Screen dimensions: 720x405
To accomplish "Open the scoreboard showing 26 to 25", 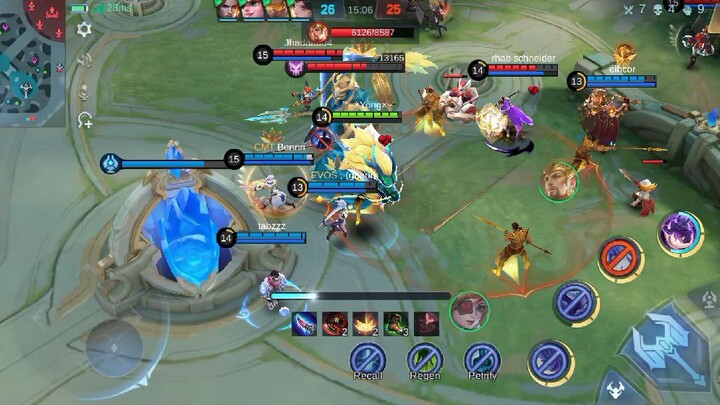I will [360, 10].
